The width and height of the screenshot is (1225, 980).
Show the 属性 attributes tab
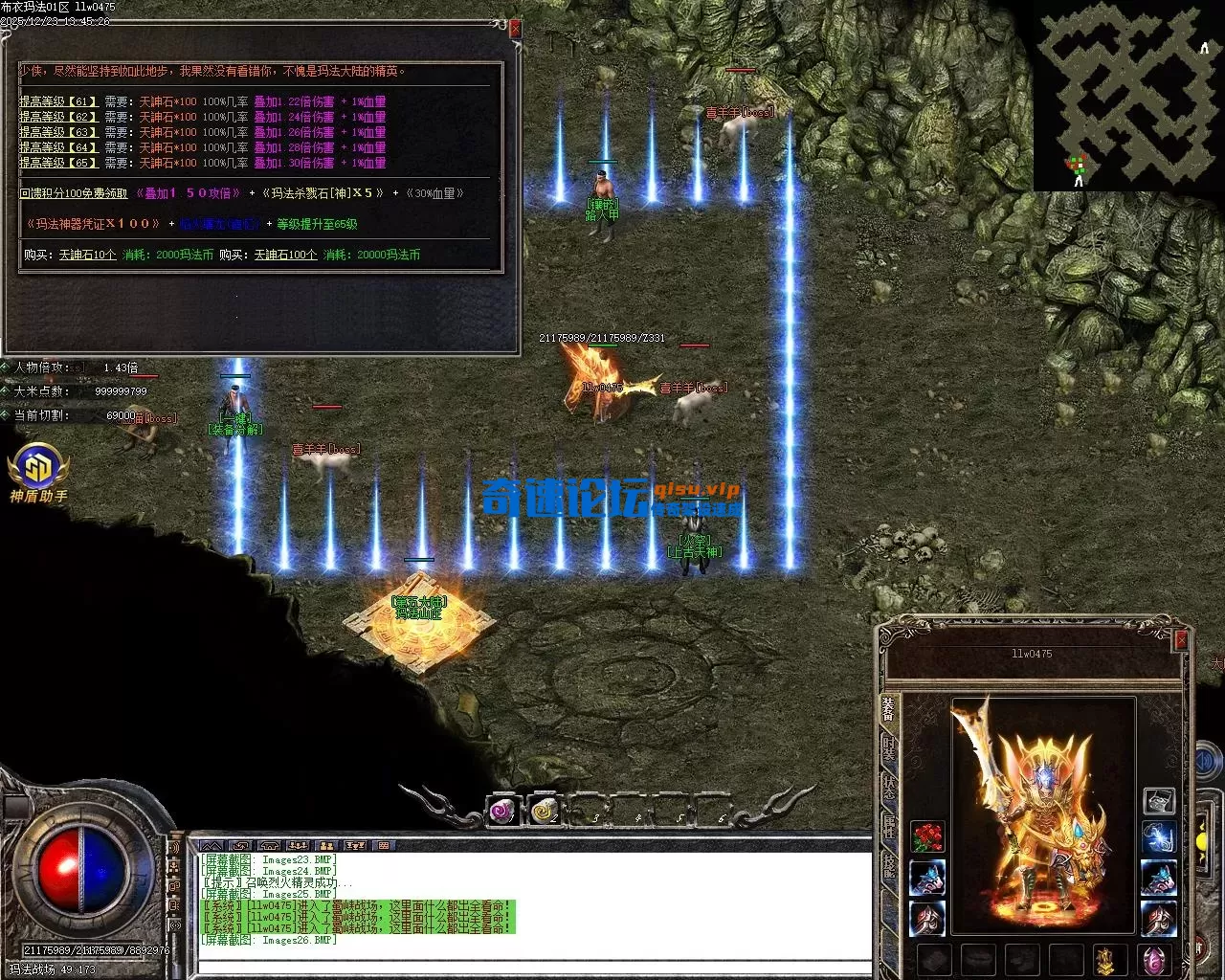(889, 827)
